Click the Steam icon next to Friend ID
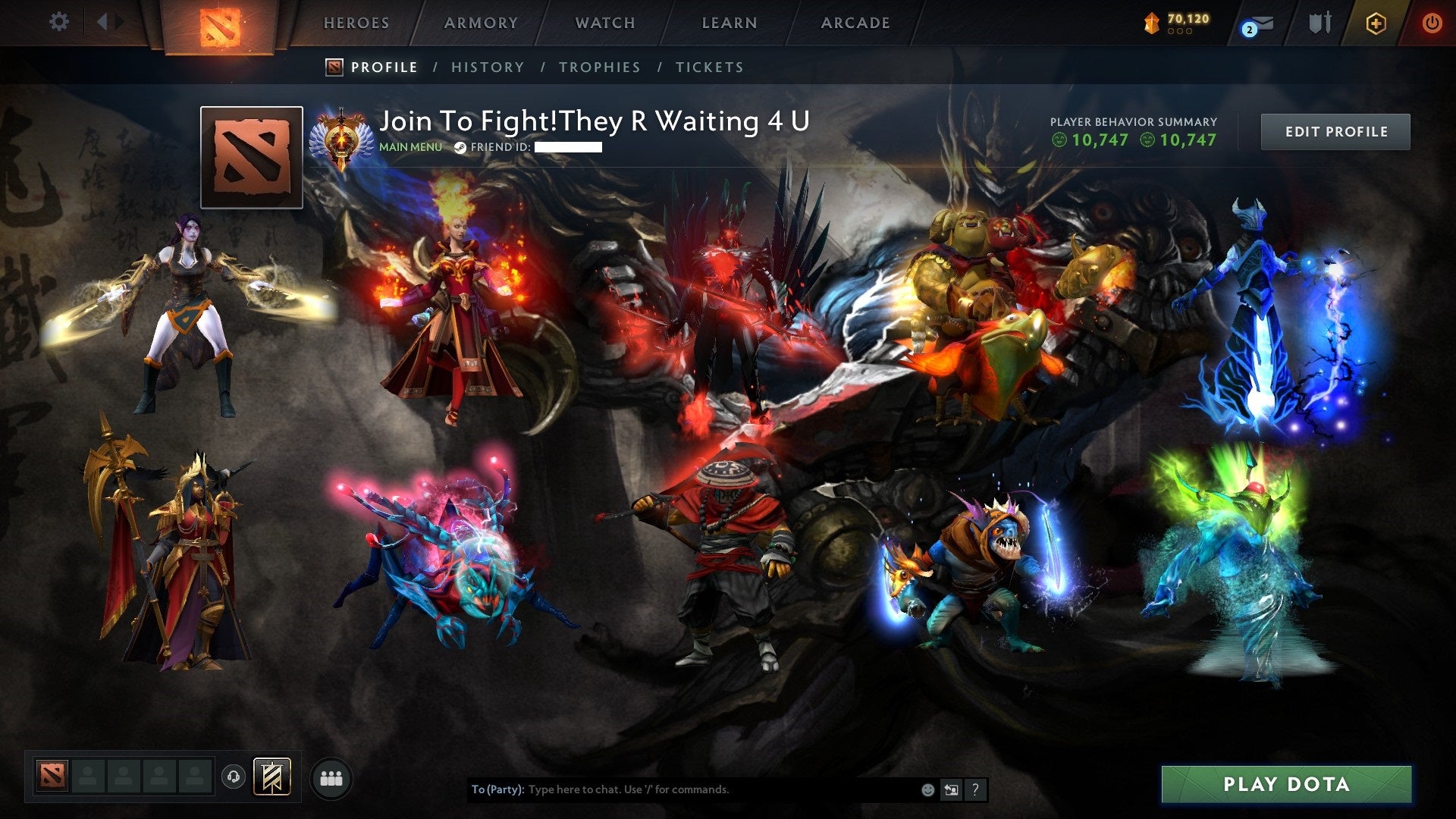Image resolution: width=1456 pixels, height=819 pixels. coord(460,147)
